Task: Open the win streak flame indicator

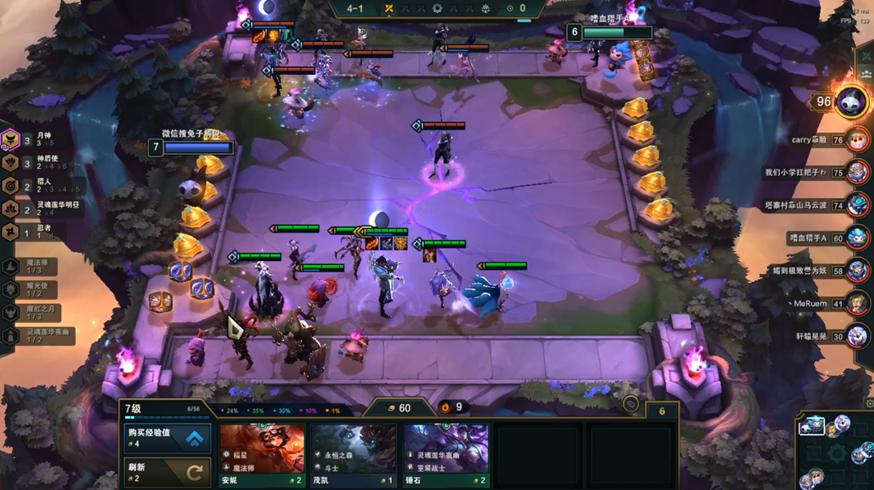Action: pyautogui.click(x=448, y=407)
